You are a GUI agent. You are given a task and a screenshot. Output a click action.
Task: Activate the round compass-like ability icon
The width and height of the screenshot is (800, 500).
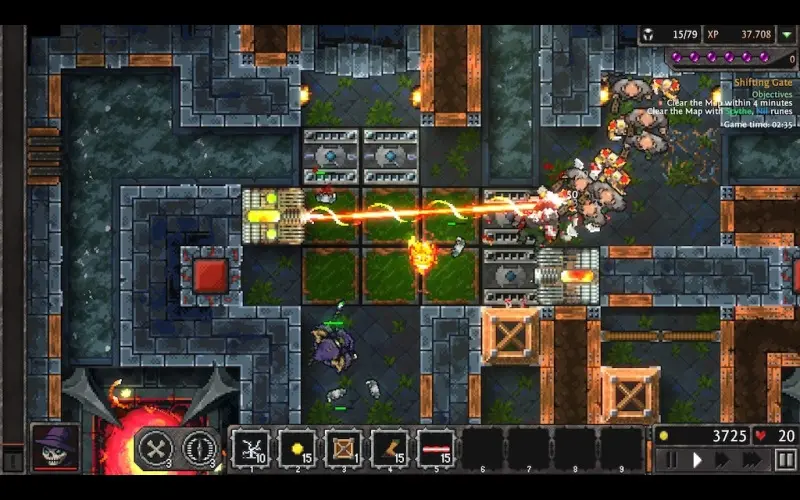(200, 447)
